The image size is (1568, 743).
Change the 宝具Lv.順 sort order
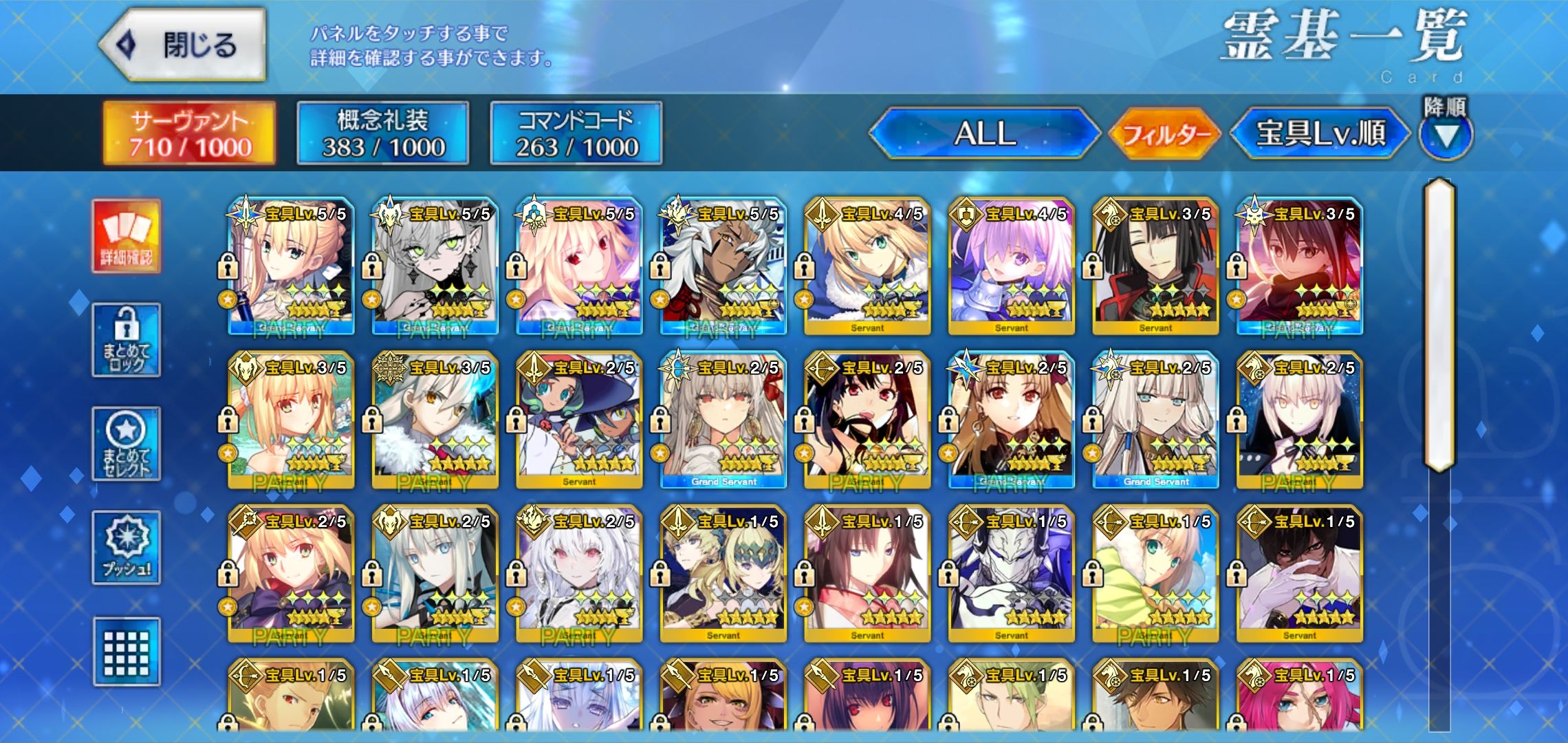coord(1320,133)
